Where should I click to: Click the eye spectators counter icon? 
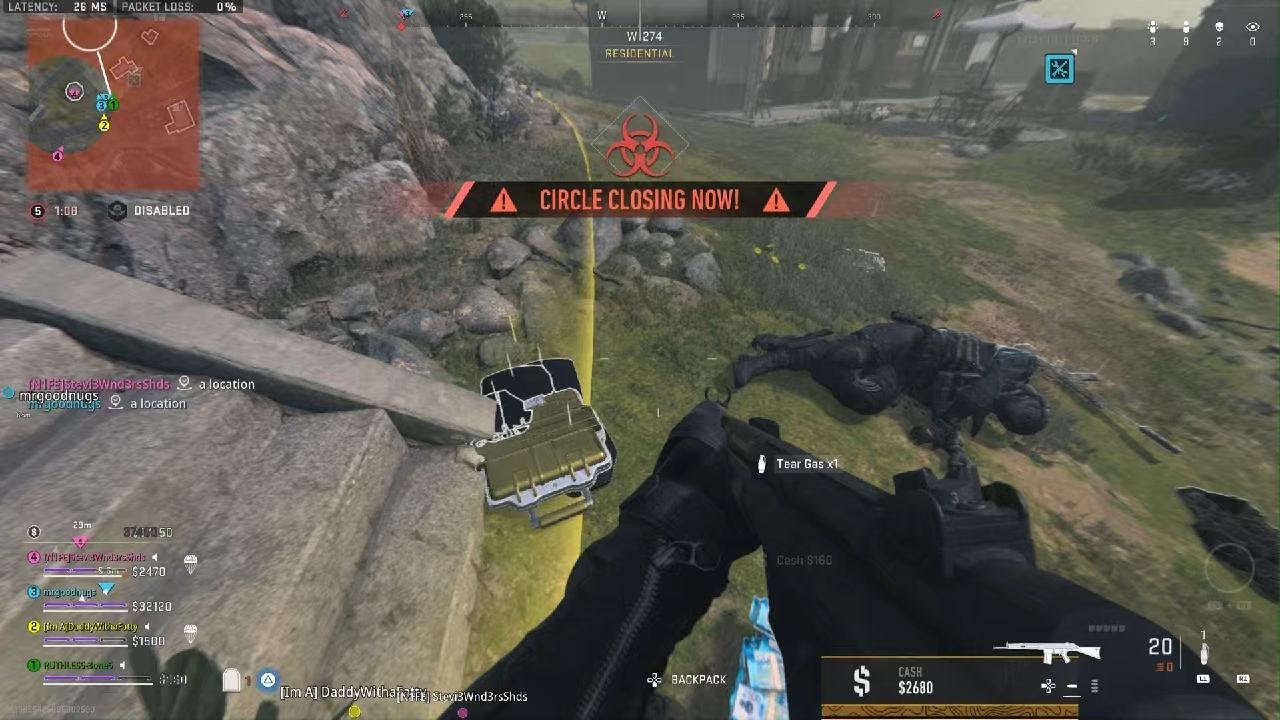(1252, 28)
